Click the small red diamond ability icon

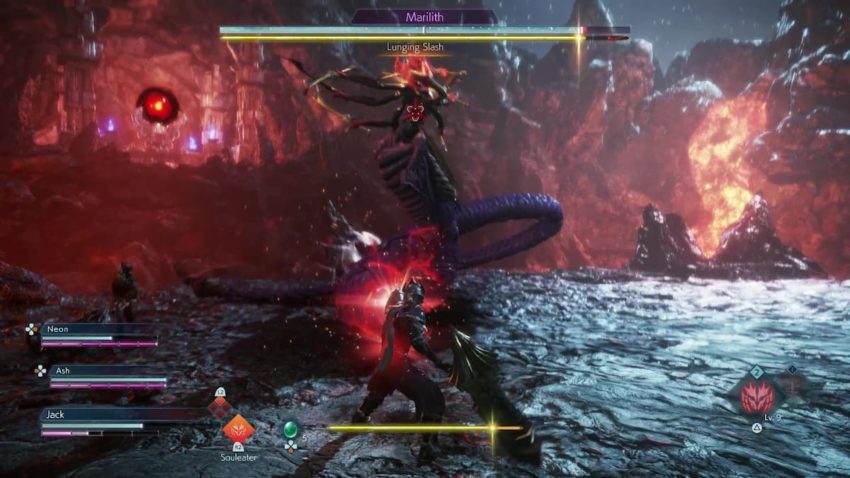(219, 406)
